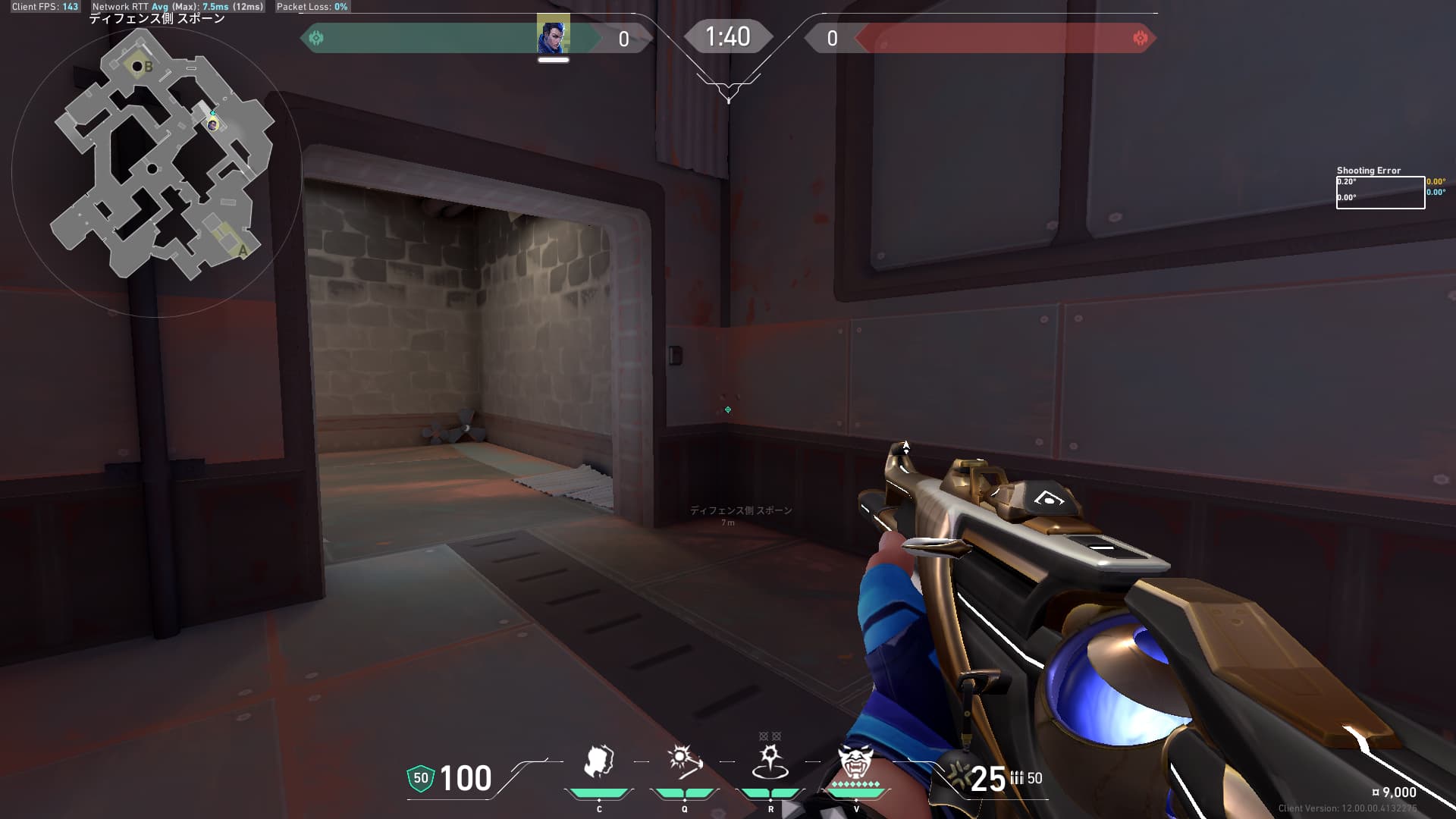
Task: Use the Blindside flash ability icon
Action: point(684,762)
